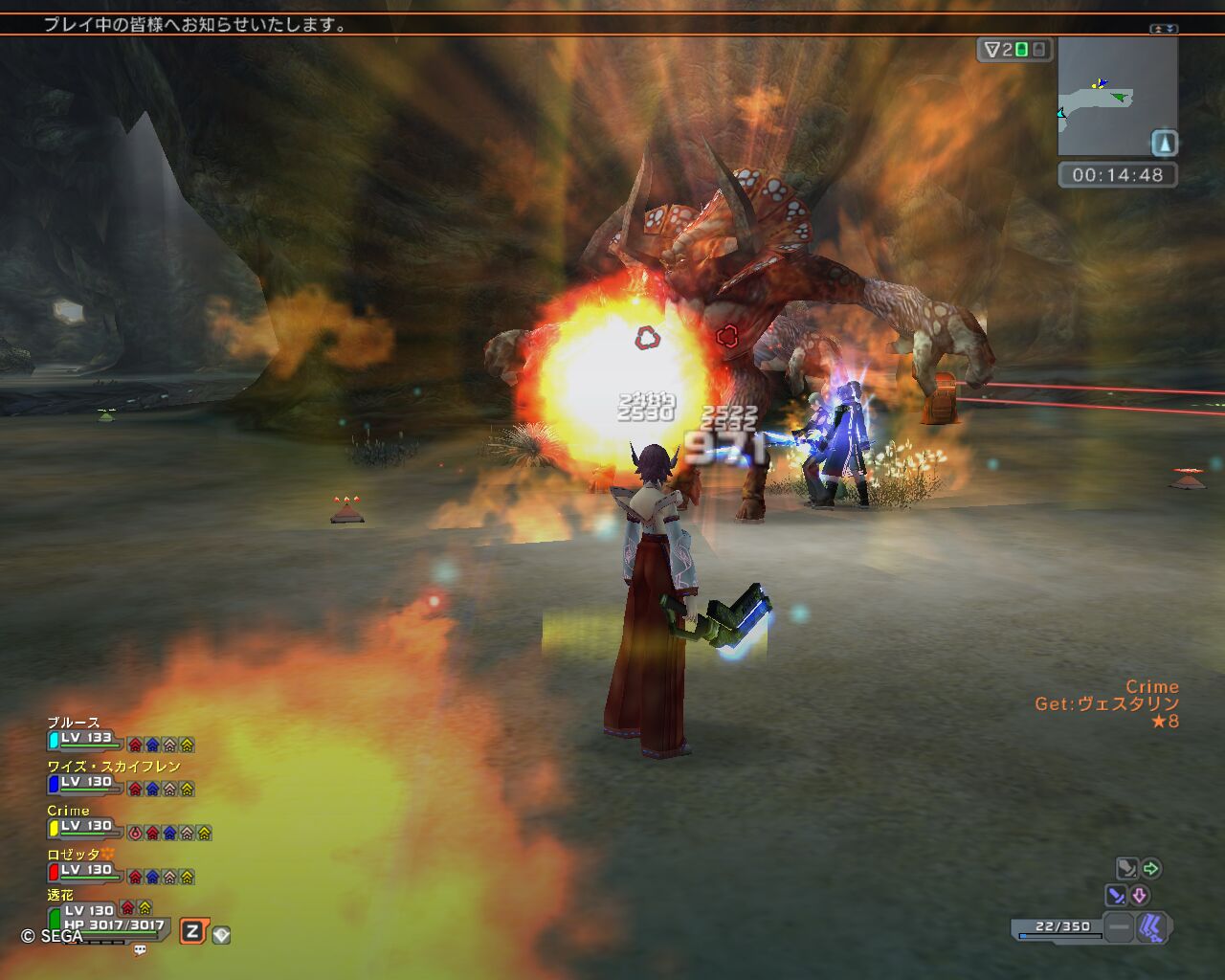Click the green indicator beside the 2 counter
The width and height of the screenshot is (1225, 980).
[x=1021, y=50]
